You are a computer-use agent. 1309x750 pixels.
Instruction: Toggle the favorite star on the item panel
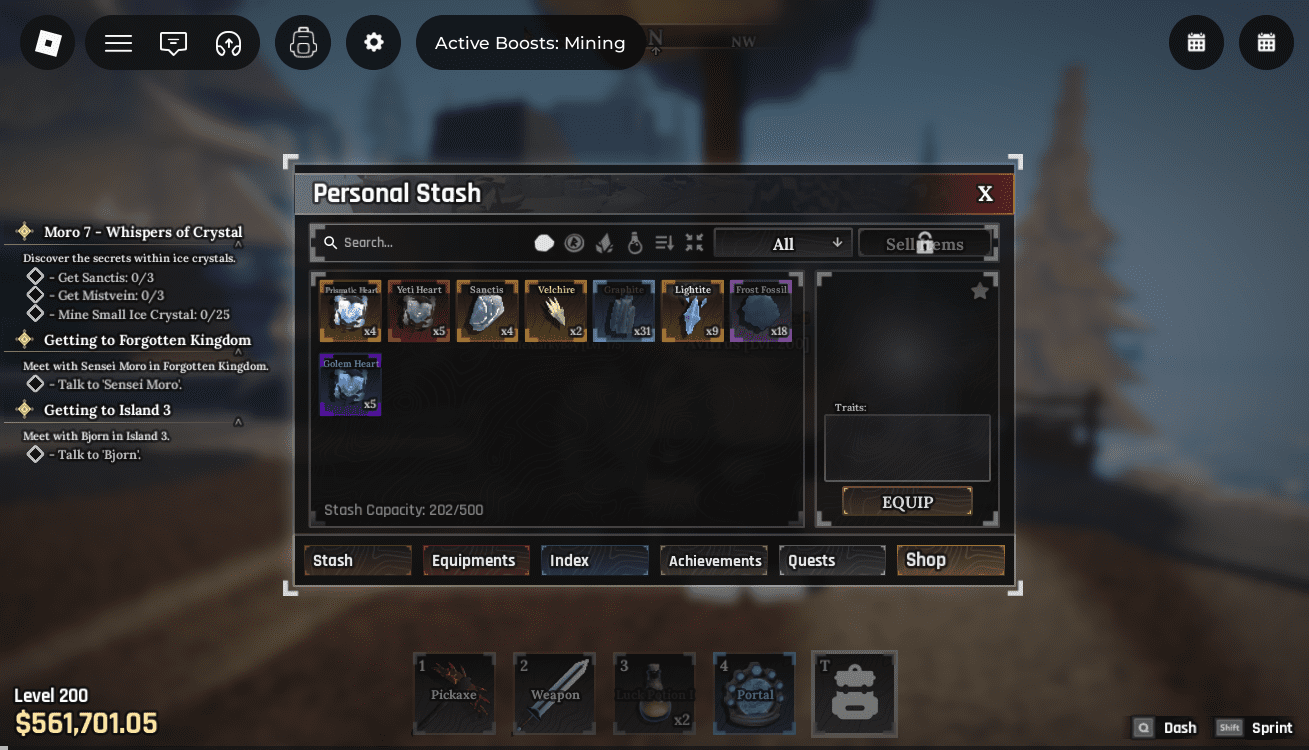pos(979,290)
